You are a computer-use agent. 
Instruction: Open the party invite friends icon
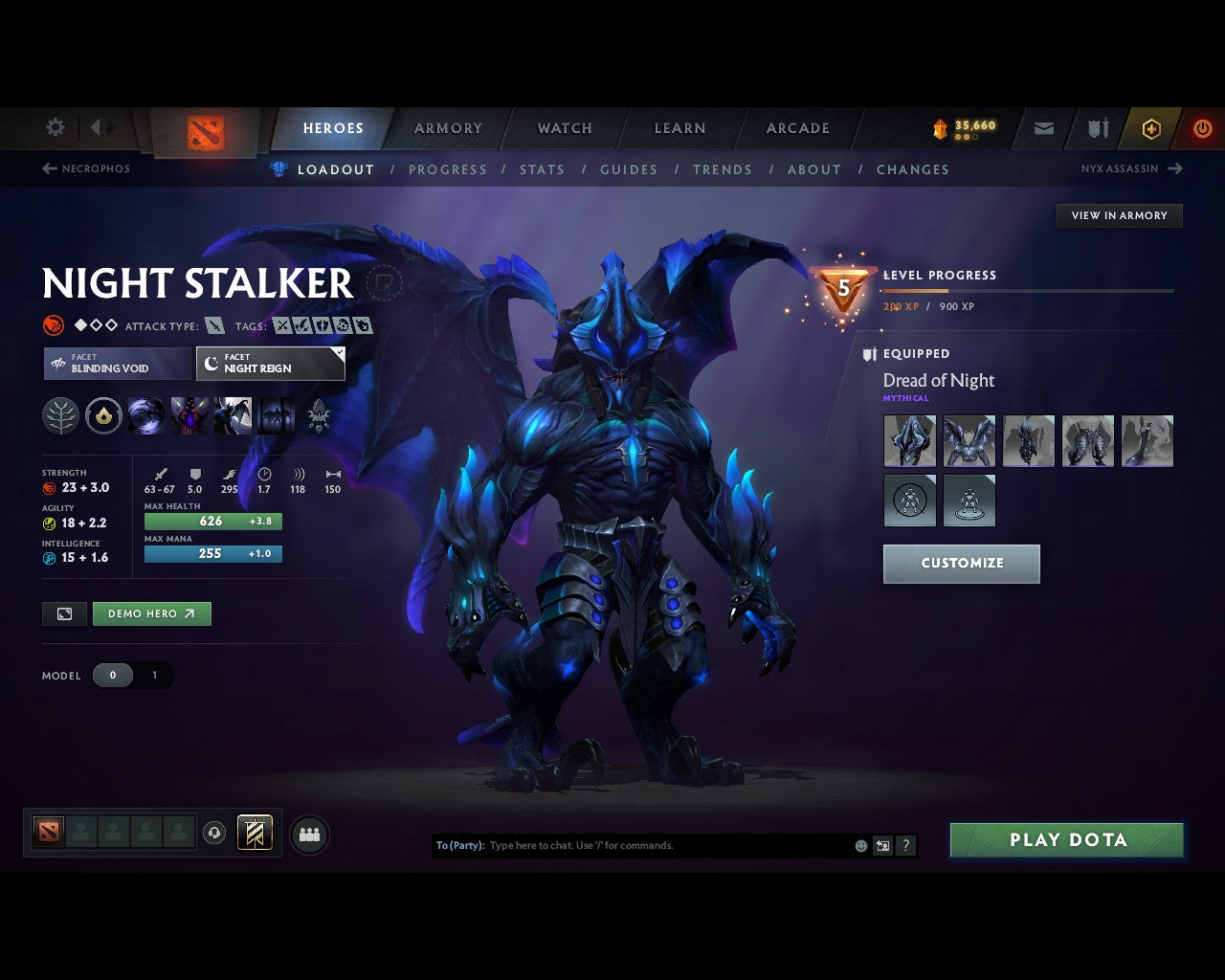(x=307, y=833)
